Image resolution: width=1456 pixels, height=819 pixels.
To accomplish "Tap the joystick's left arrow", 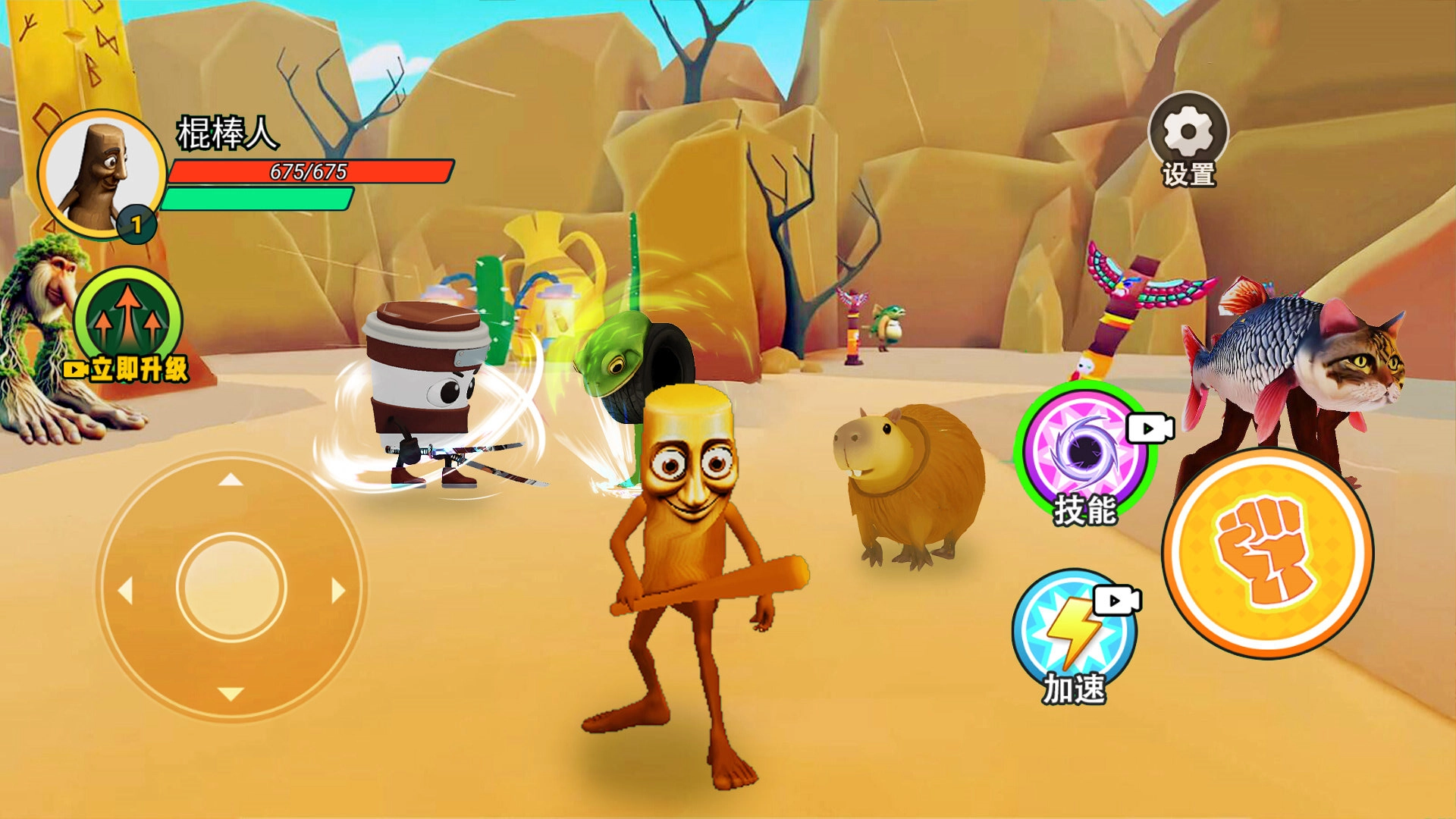I will [125, 589].
